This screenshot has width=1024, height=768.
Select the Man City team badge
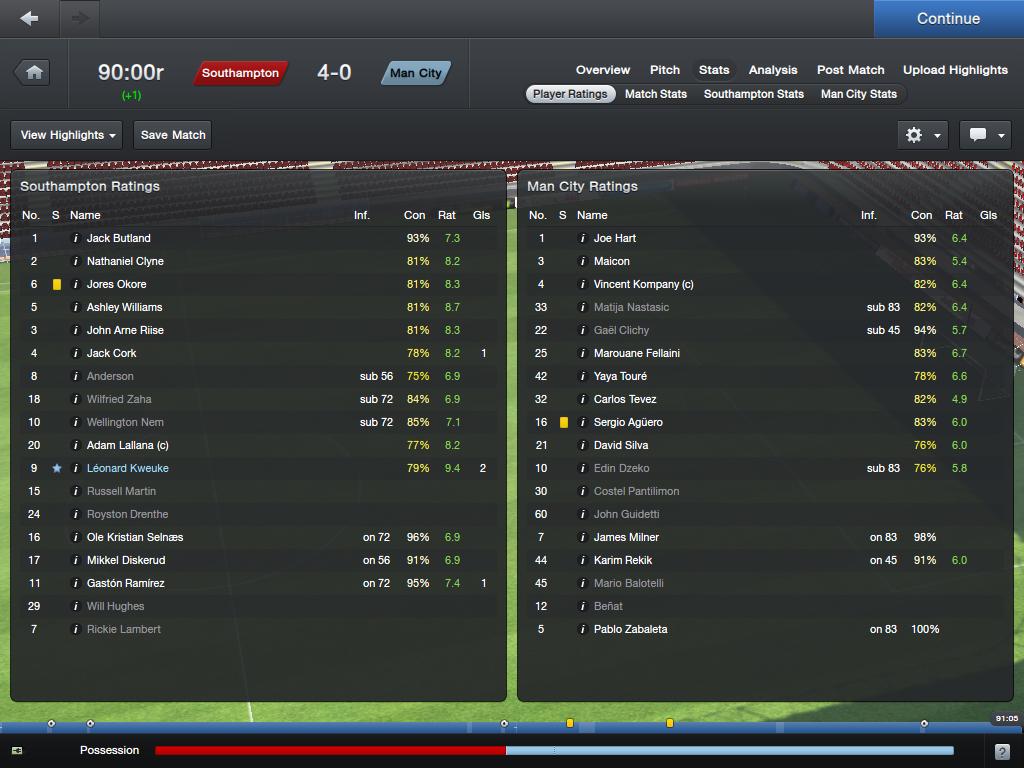[415, 73]
